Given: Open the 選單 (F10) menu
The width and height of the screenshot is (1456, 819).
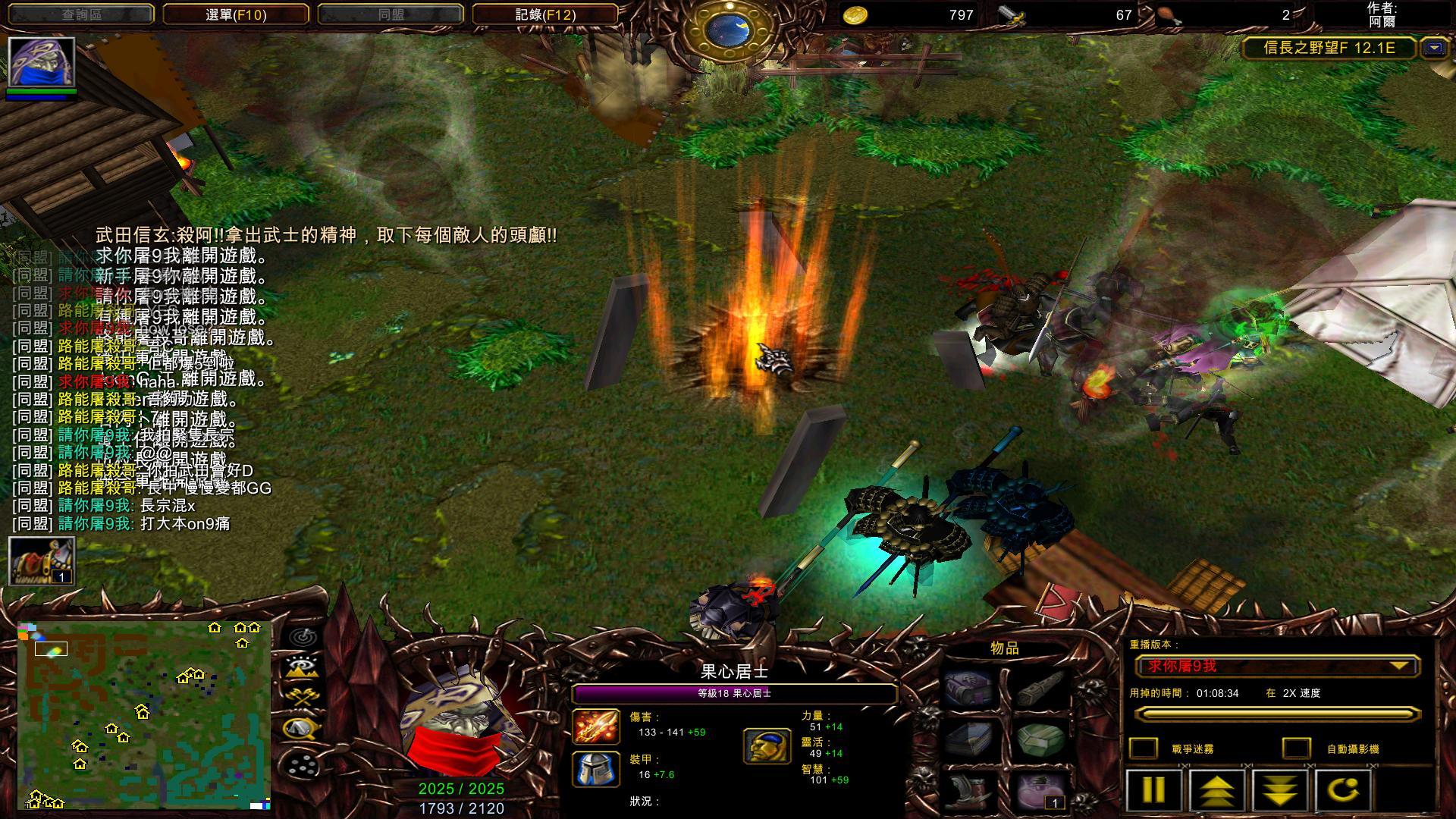Looking at the screenshot, I should click(x=236, y=14).
